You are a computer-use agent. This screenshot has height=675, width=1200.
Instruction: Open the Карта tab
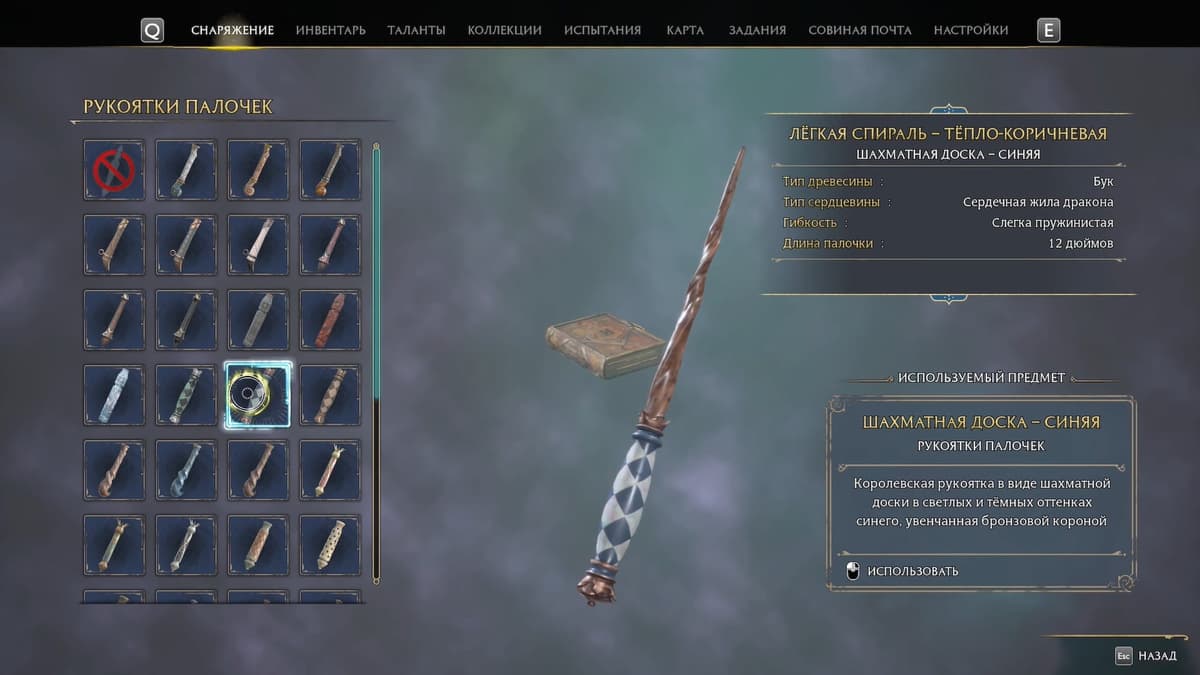tap(685, 30)
